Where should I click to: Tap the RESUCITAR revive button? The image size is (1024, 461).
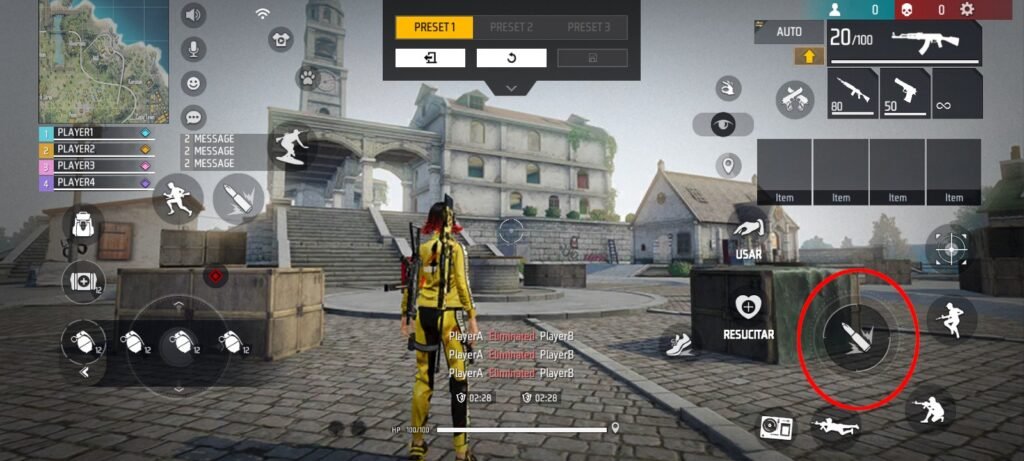tap(749, 313)
